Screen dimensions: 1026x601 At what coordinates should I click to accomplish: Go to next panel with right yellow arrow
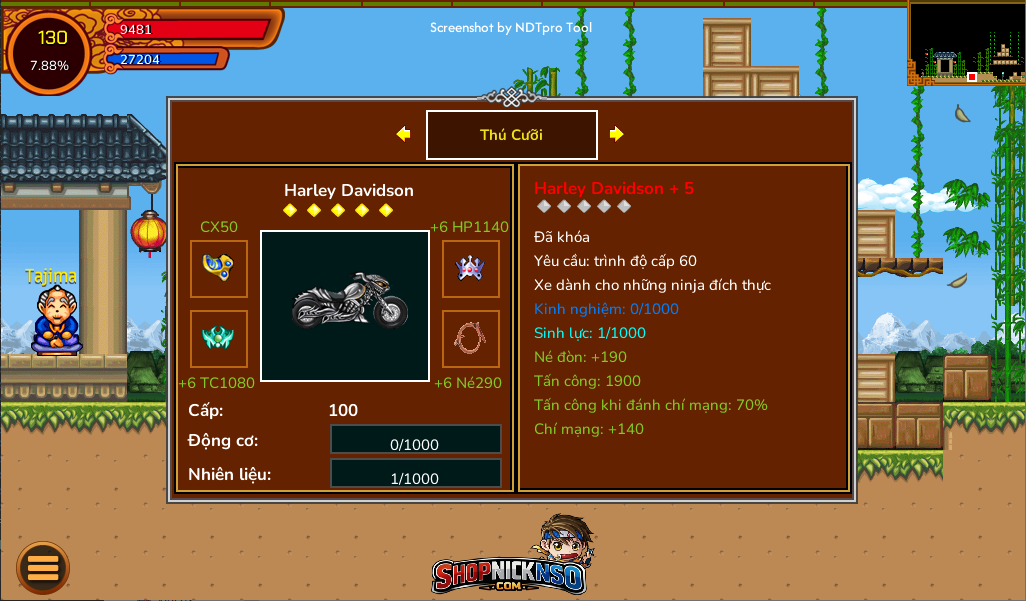point(617,134)
